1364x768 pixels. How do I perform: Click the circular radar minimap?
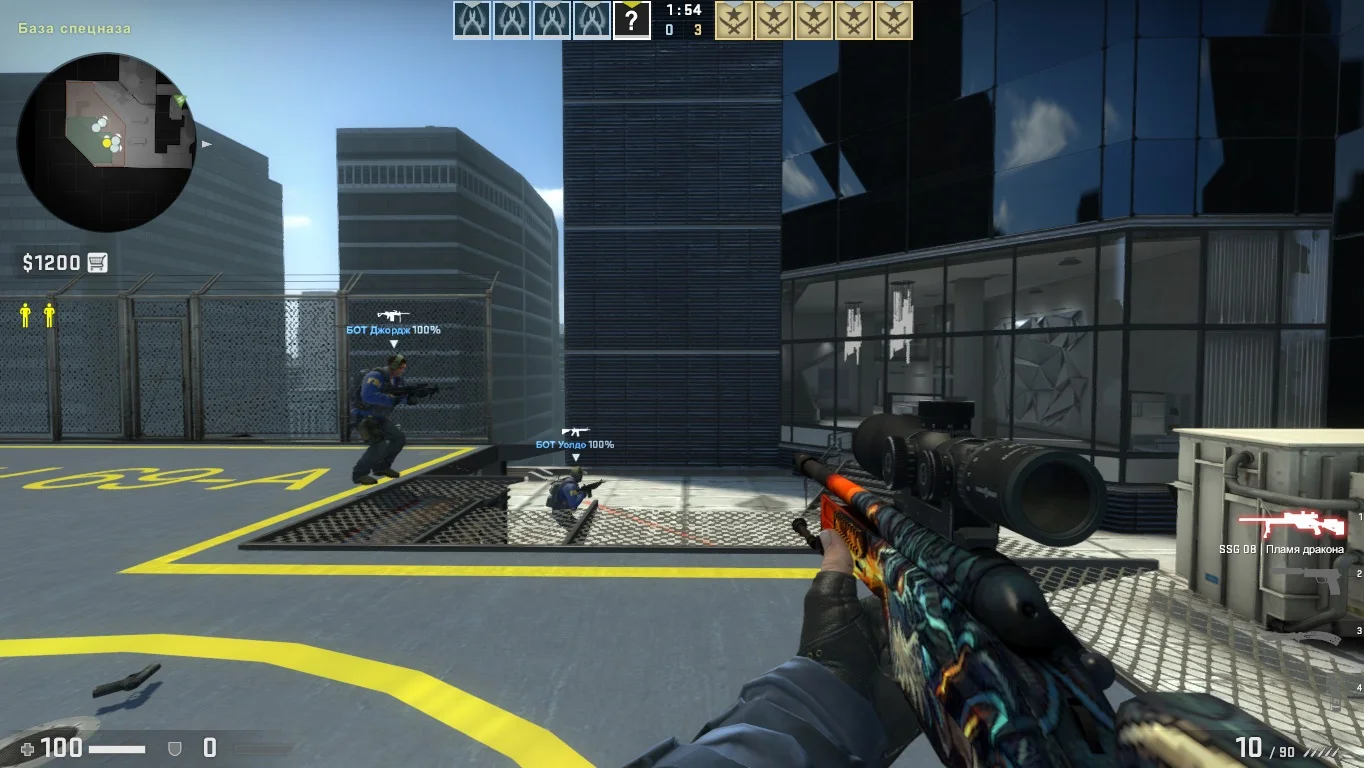106,142
